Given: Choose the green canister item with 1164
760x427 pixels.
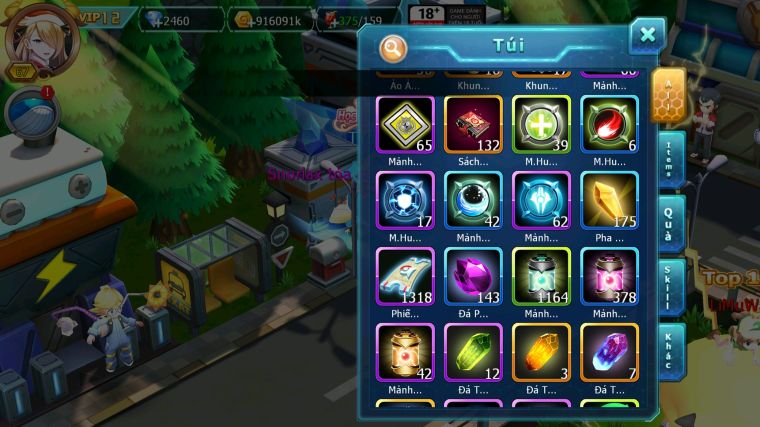Looking at the screenshot, I should pyautogui.click(x=541, y=277).
